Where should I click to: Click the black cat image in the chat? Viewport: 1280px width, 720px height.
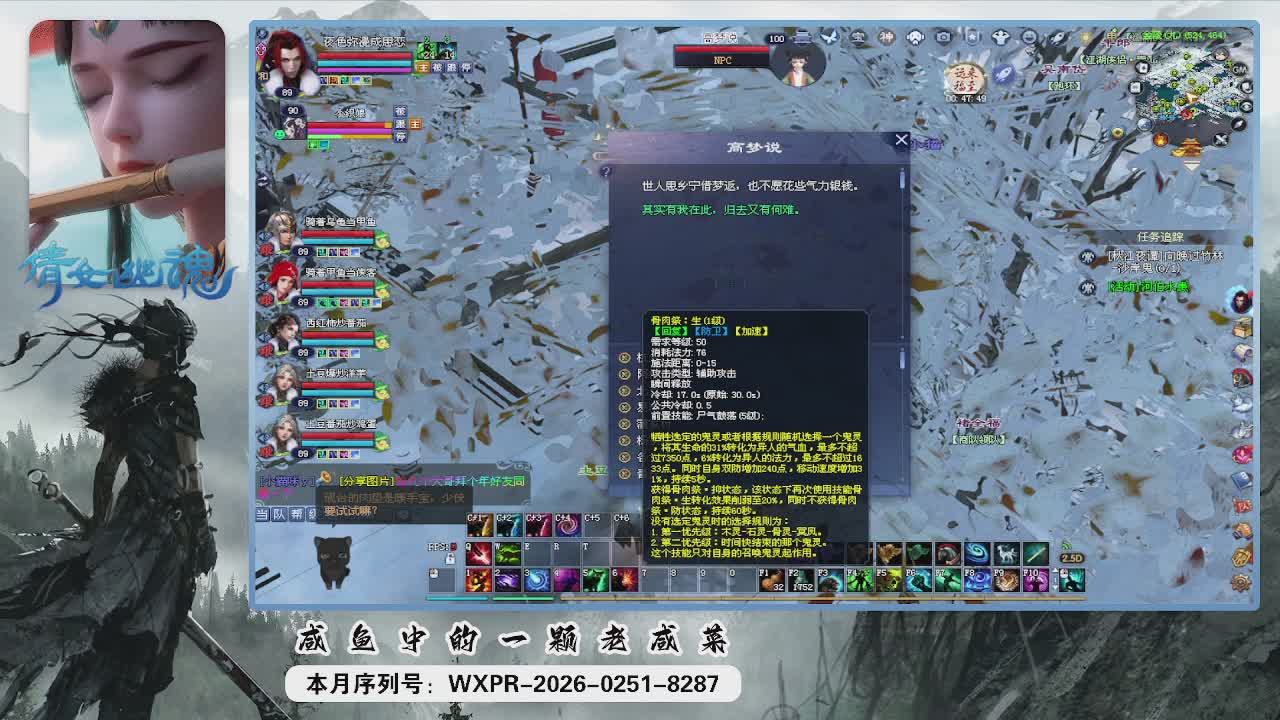click(x=332, y=562)
